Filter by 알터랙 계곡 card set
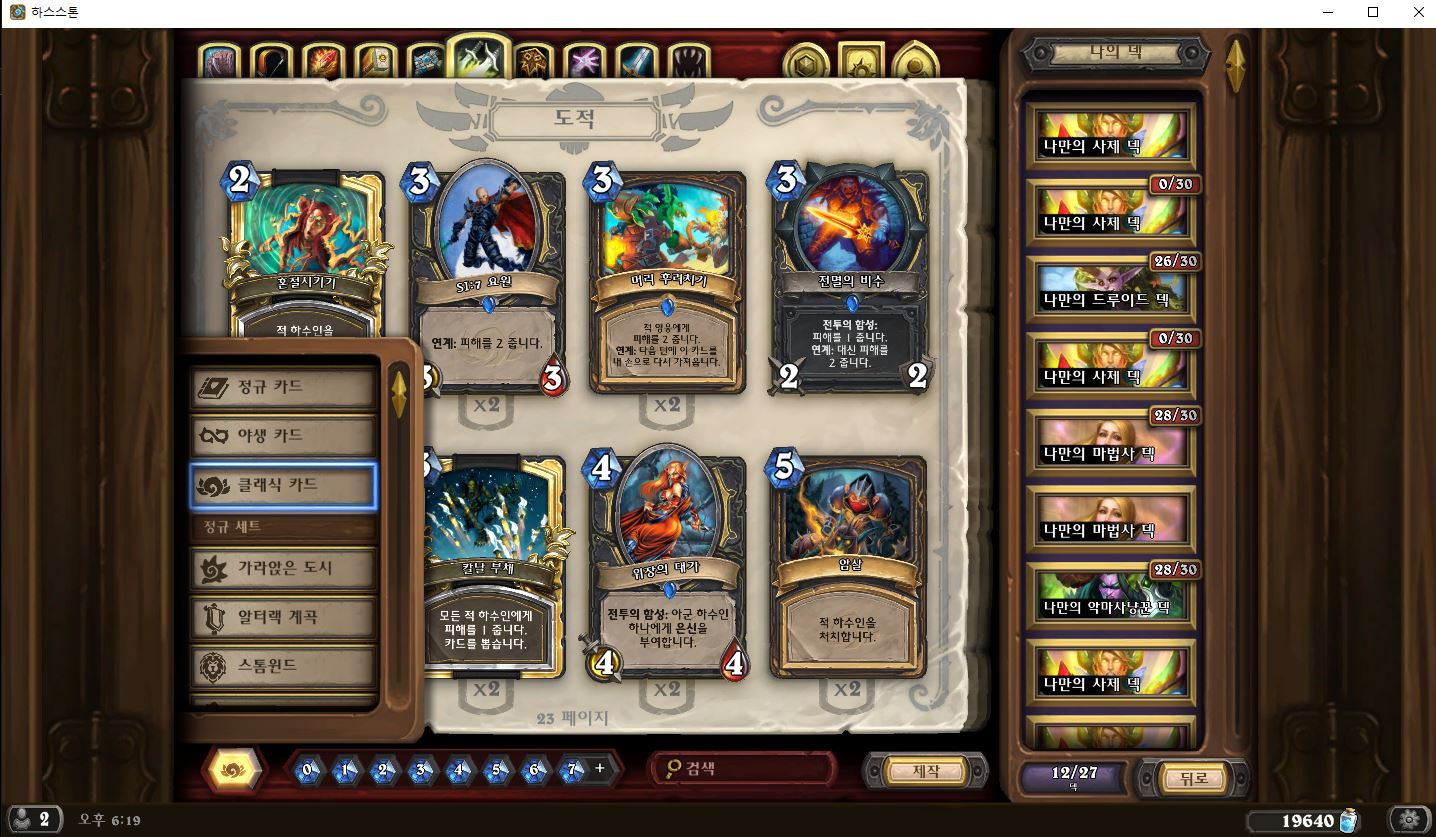This screenshot has width=1436, height=837. pyautogui.click(x=283, y=616)
